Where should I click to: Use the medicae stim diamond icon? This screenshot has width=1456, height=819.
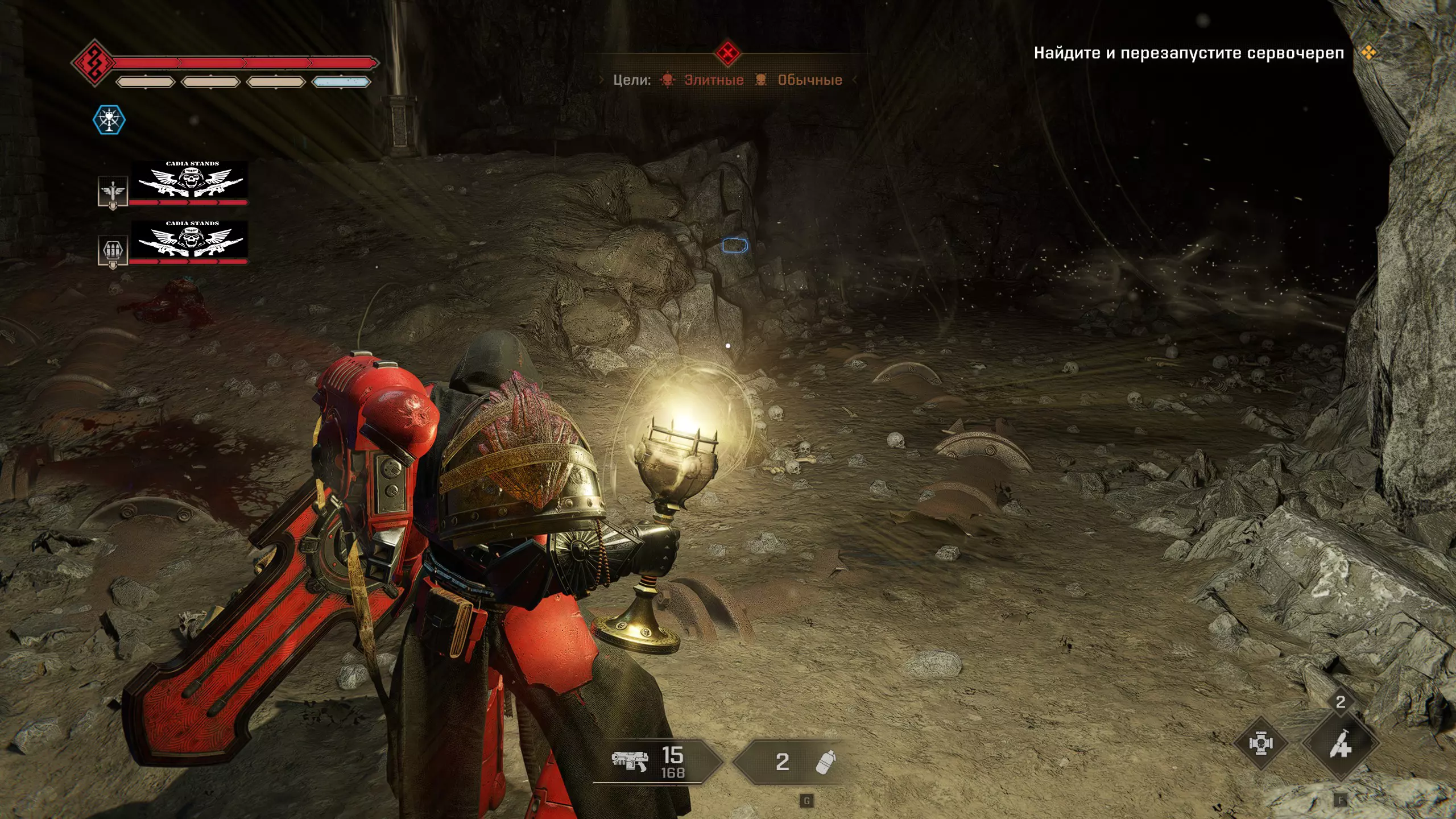pos(1261,743)
